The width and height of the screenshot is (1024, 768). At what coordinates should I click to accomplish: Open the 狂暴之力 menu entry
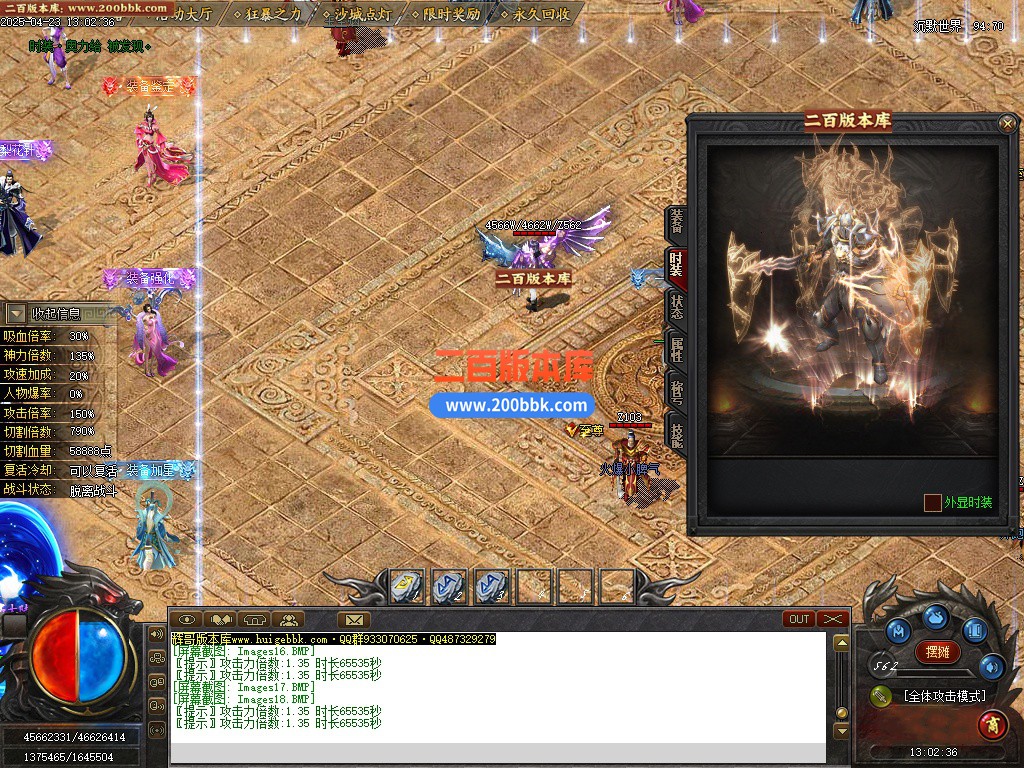click(266, 14)
